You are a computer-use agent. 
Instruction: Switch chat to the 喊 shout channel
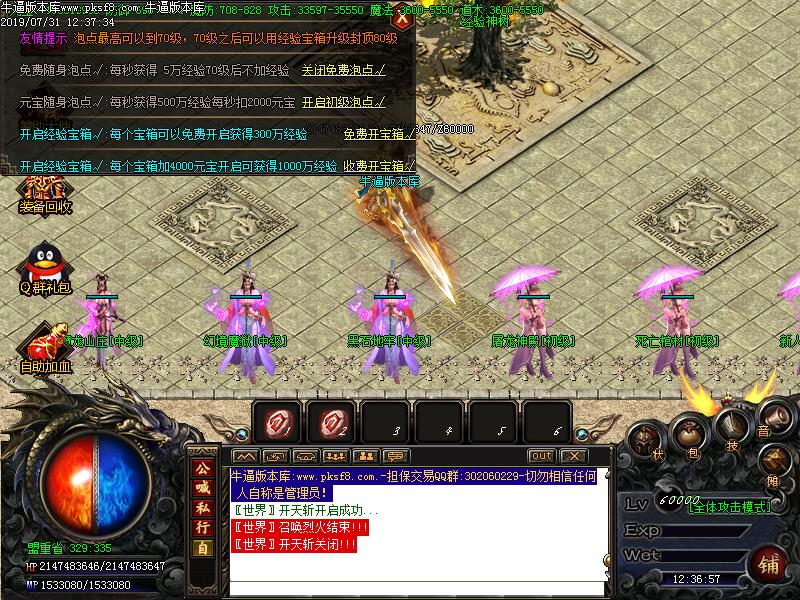(x=202, y=488)
